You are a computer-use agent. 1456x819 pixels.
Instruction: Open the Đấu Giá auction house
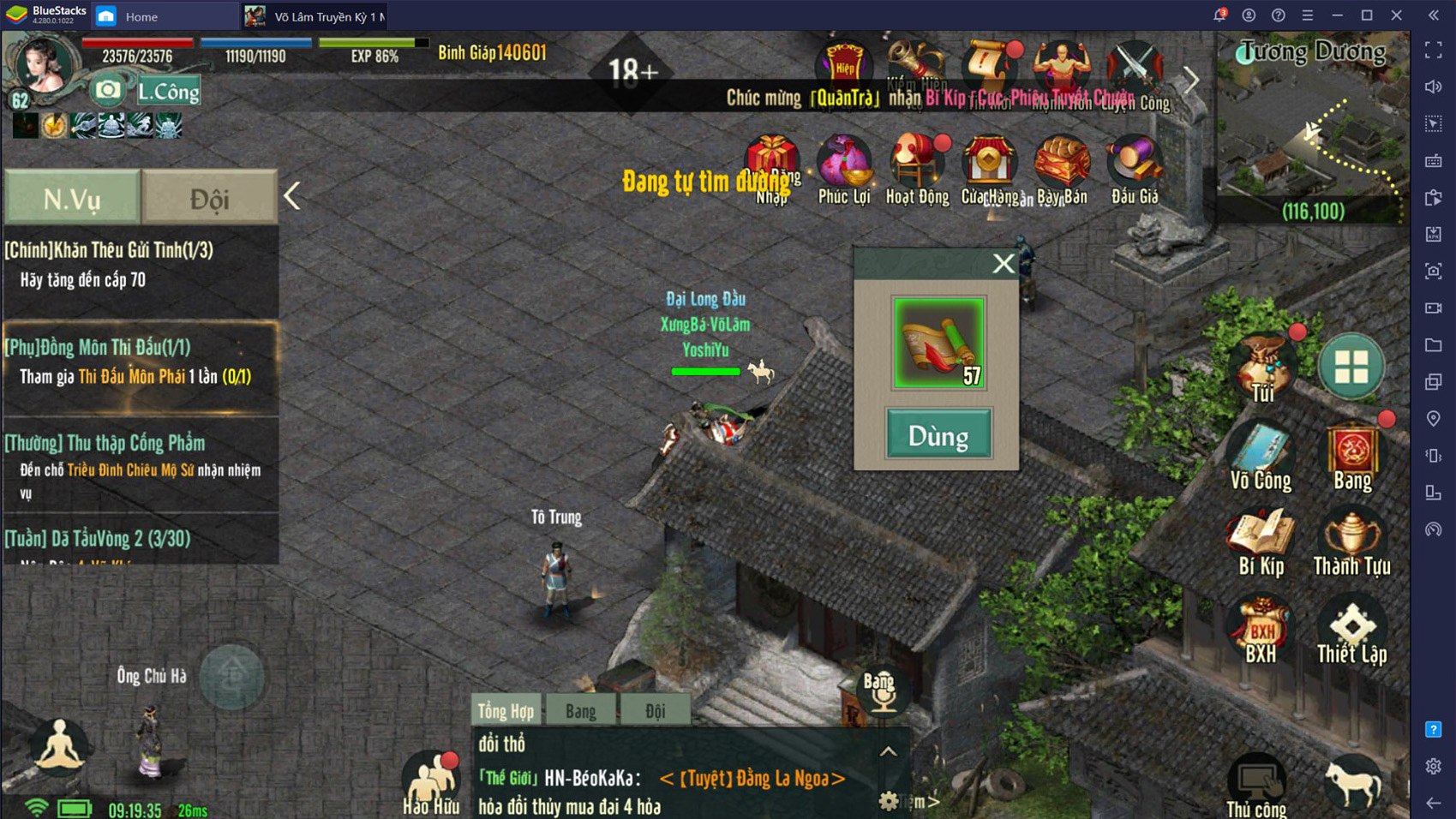tap(1135, 171)
